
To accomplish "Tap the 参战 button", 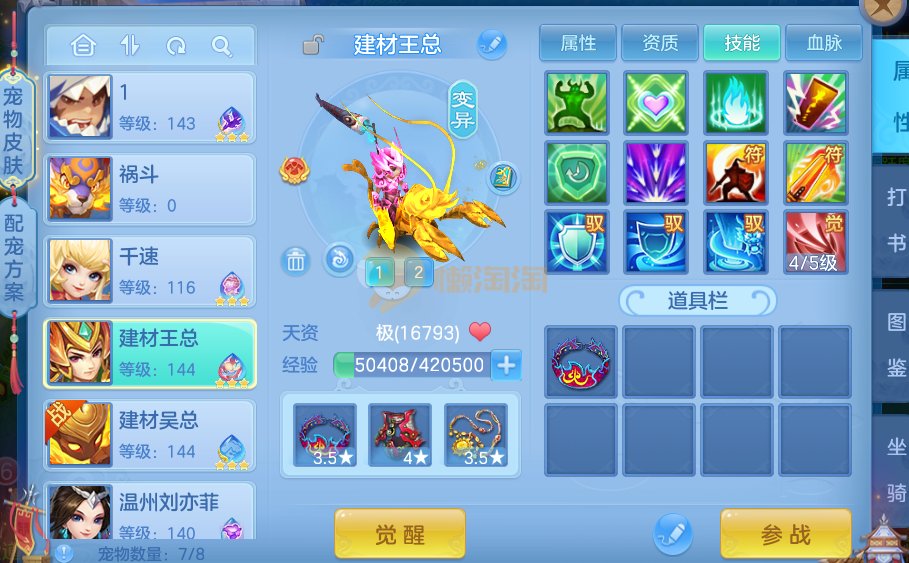I will pyautogui.click(x=785, y=534).
